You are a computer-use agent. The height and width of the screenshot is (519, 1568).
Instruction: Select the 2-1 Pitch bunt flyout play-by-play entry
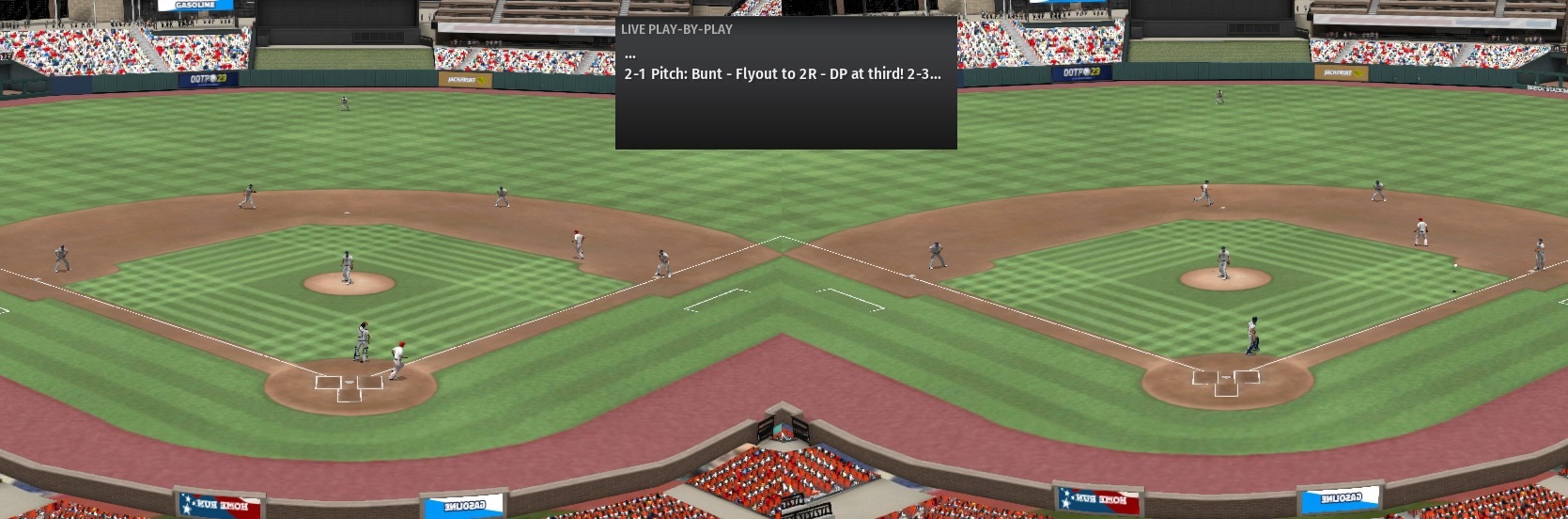click(782, 73)
